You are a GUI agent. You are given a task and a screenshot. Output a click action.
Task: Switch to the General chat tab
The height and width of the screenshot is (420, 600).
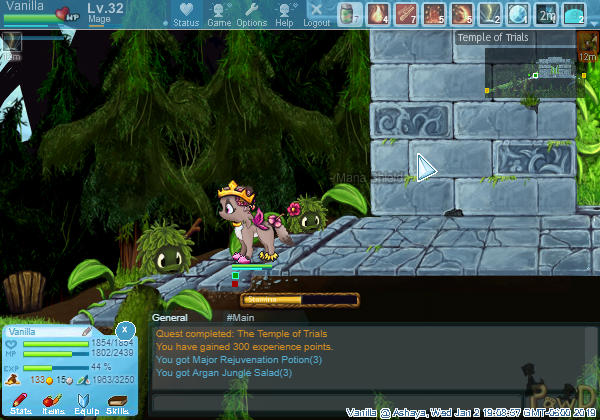(170, 316)
